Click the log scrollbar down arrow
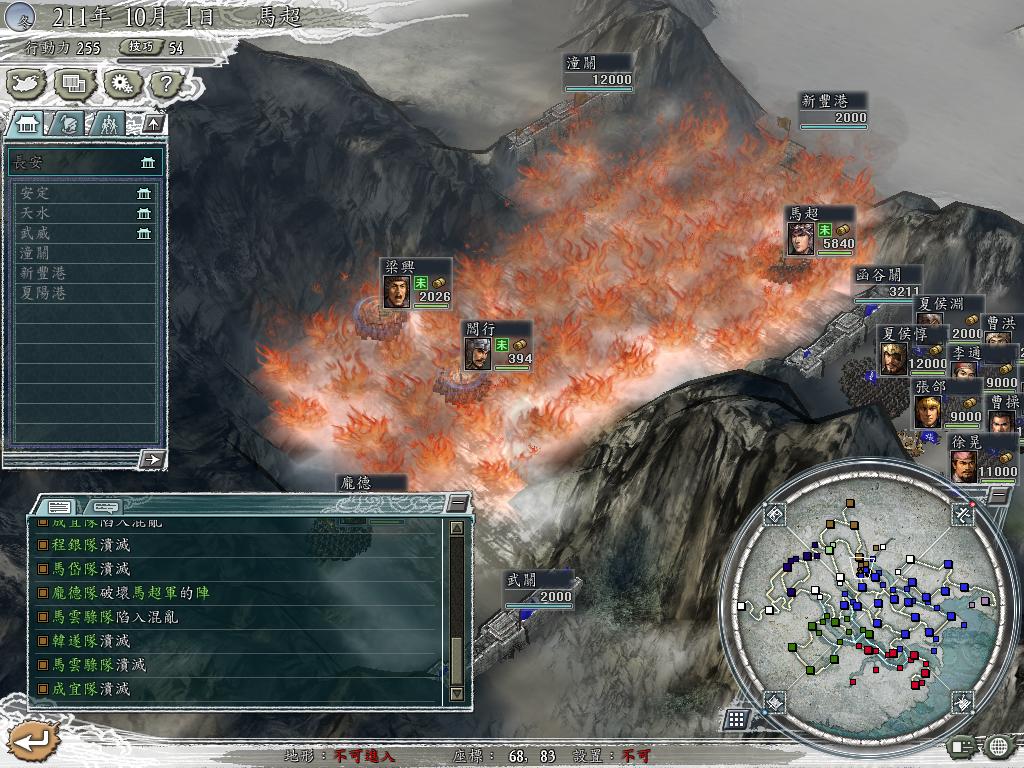Image resolution: width=1024 pixels, height=768 pixels. pyautogui.click(x=457, y=693)
